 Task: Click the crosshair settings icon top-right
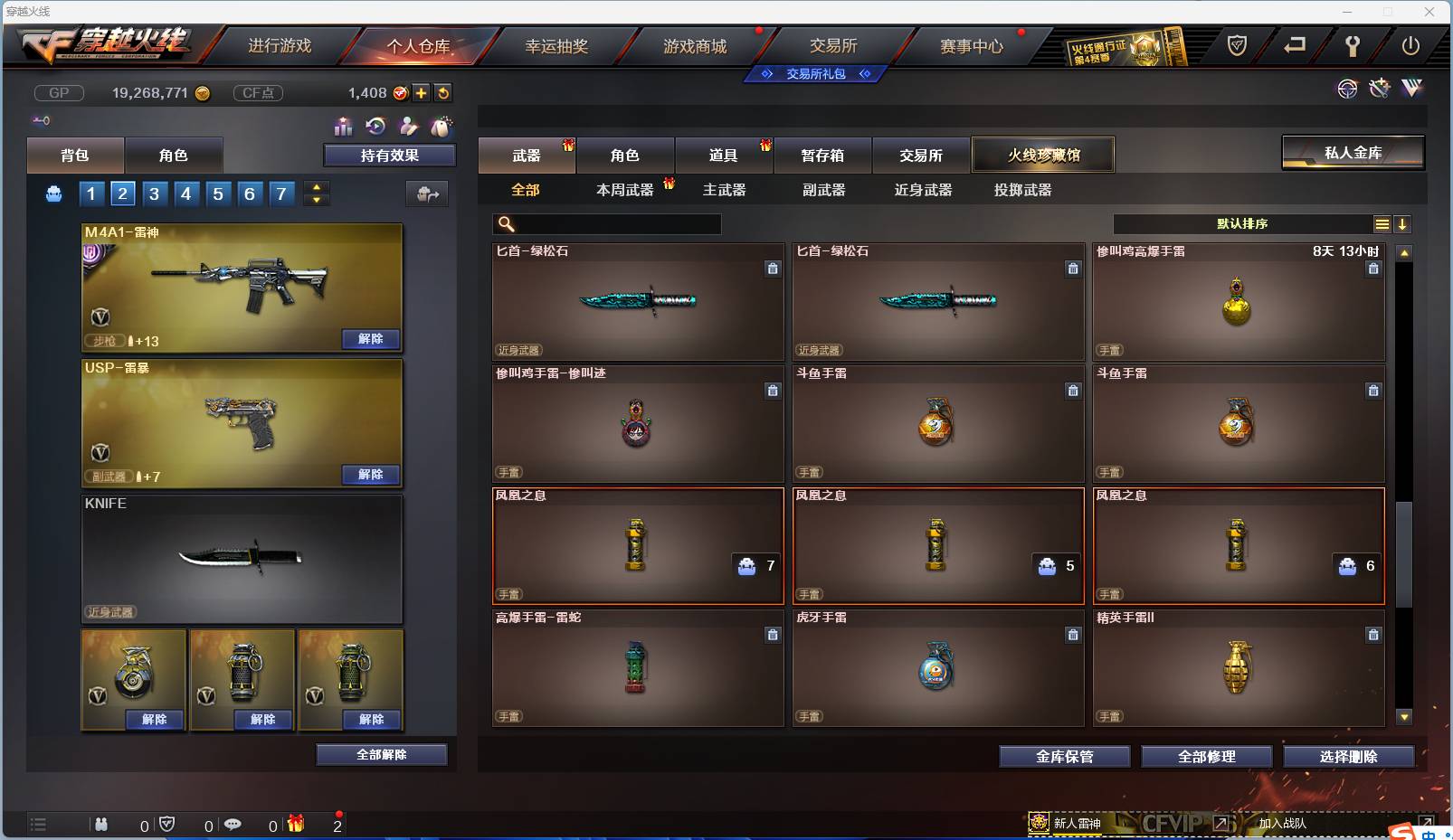1348,89
